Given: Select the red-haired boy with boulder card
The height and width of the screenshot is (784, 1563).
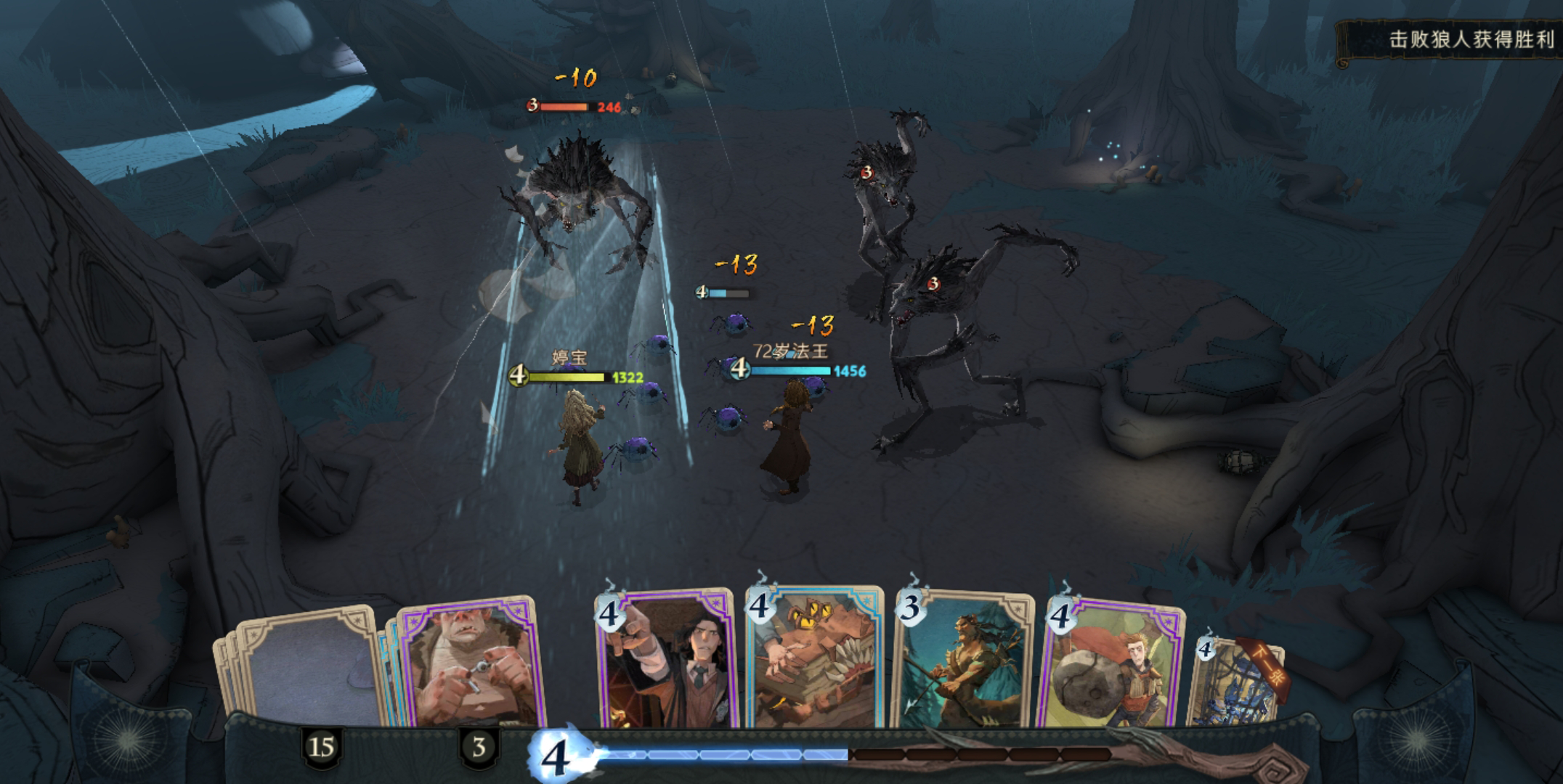Looking at the screenshot, I should [x=1113, y=665].
